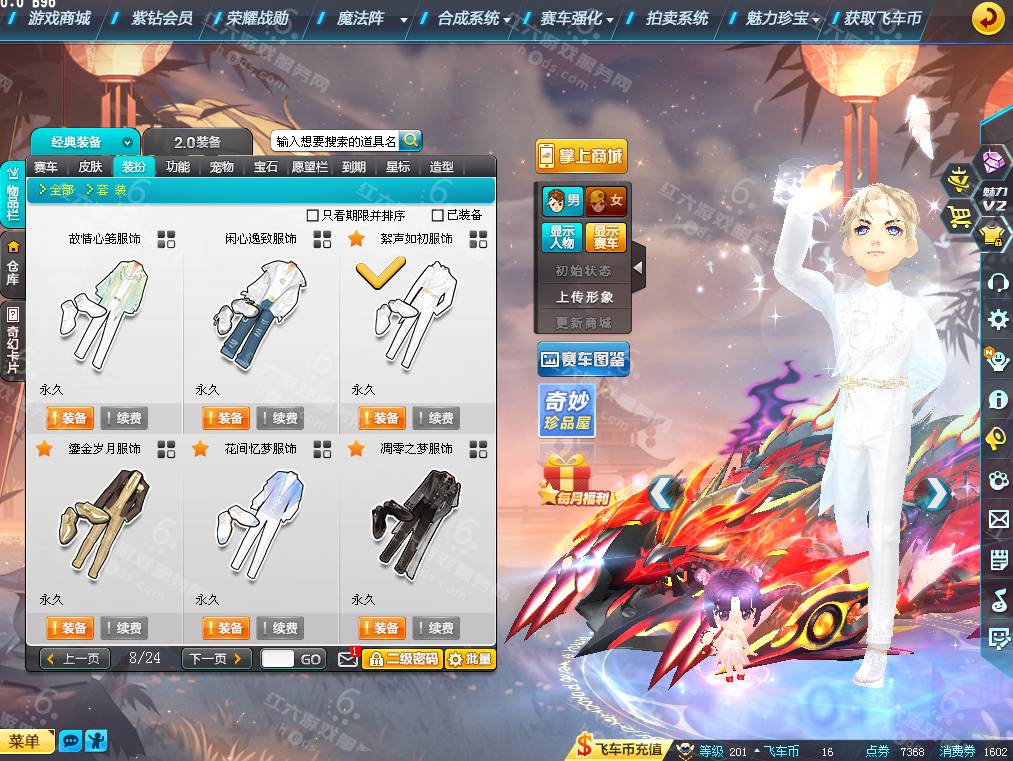Select the 赛车 category tab
The image size is (1013, 761).
tap(46, 167)
